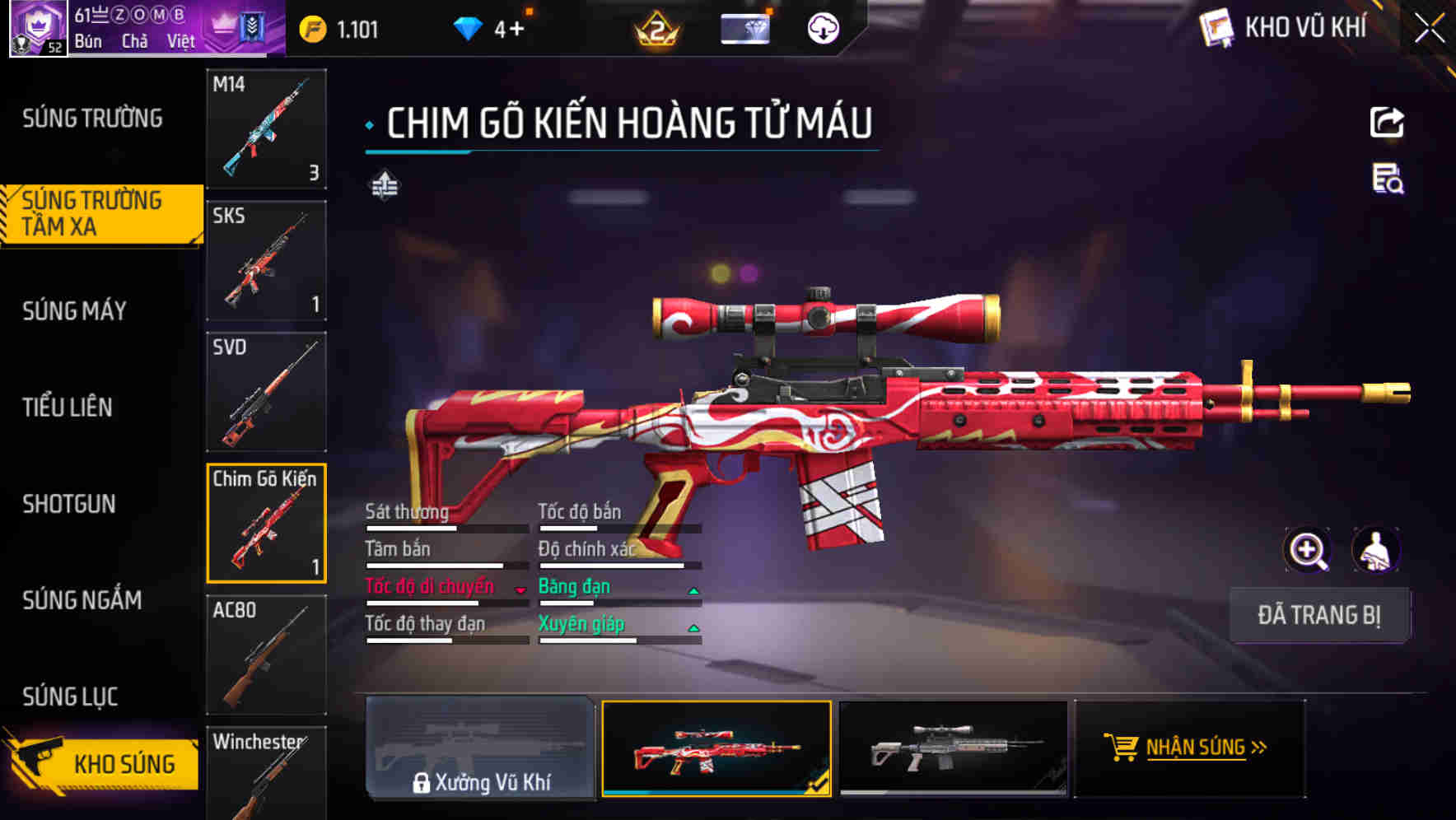Collapse the Tốc độ di chuyển stat arrow
The image size is (1456, 820).
tap(519, 589)
